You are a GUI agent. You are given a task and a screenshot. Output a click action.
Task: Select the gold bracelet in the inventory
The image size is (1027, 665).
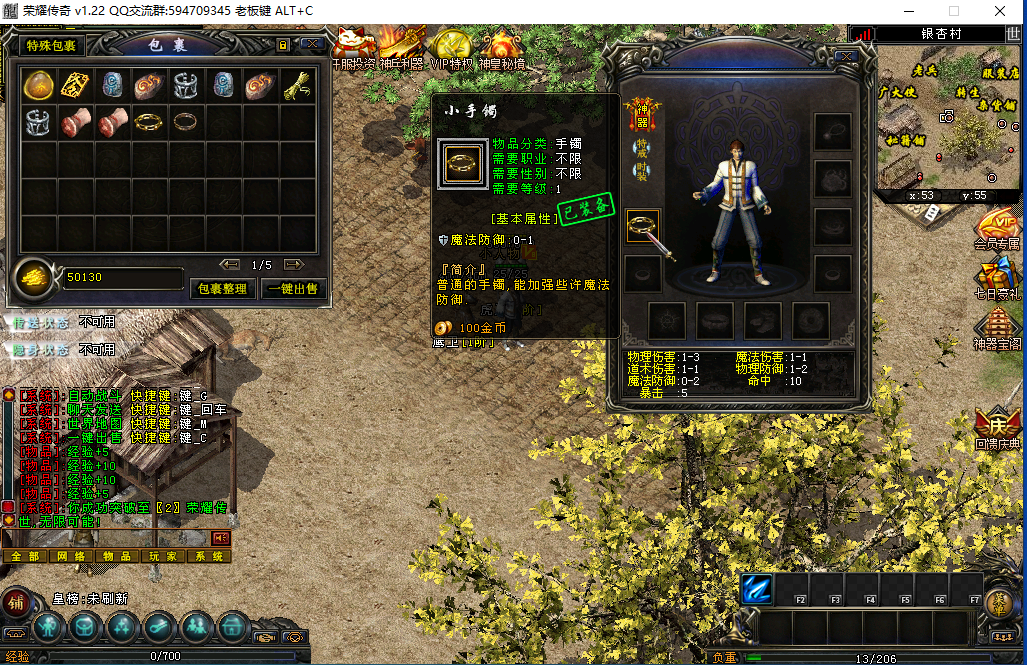click(149, 122)
